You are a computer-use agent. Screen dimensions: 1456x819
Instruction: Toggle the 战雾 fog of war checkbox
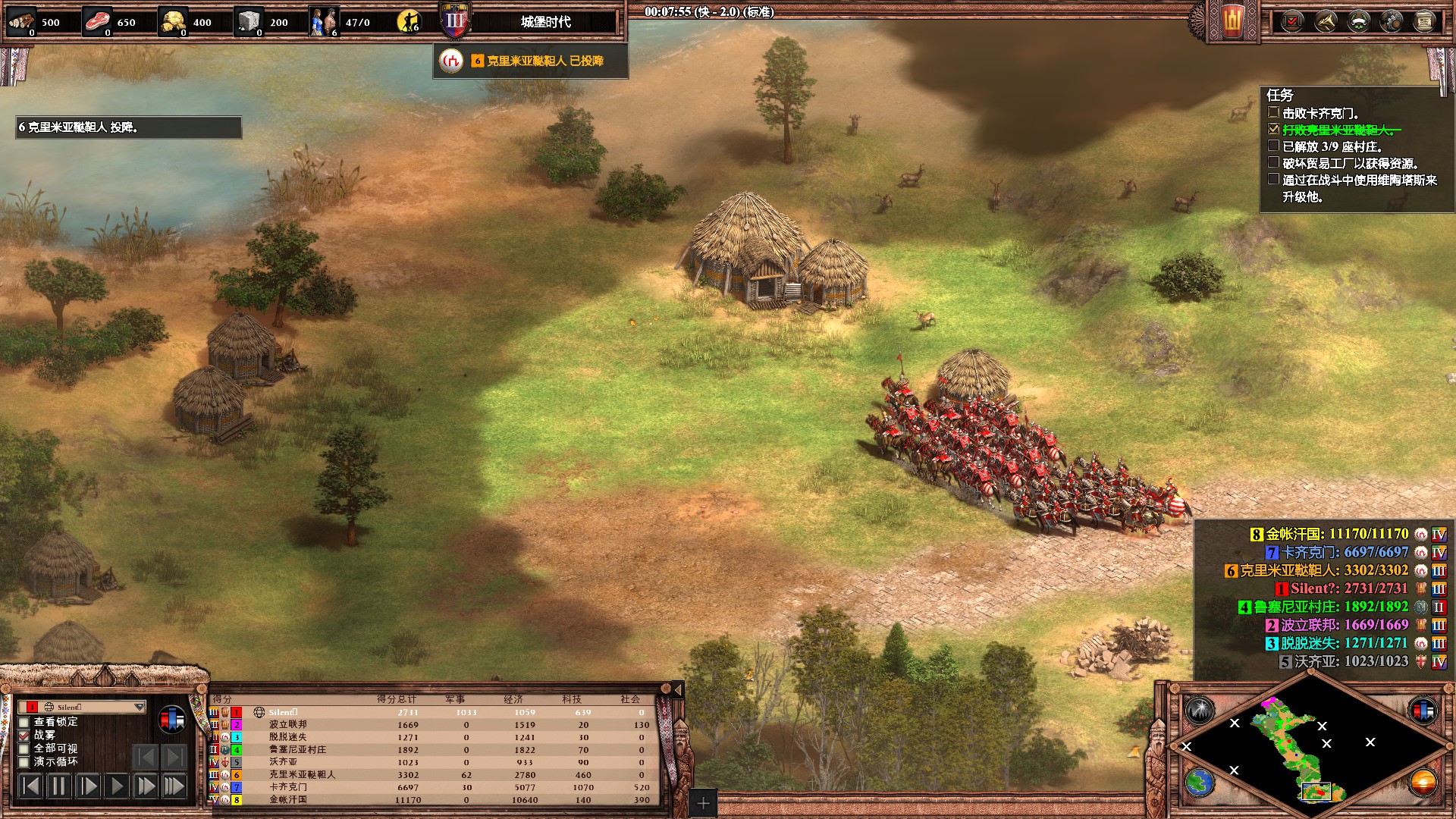click(x=24, y=735)
